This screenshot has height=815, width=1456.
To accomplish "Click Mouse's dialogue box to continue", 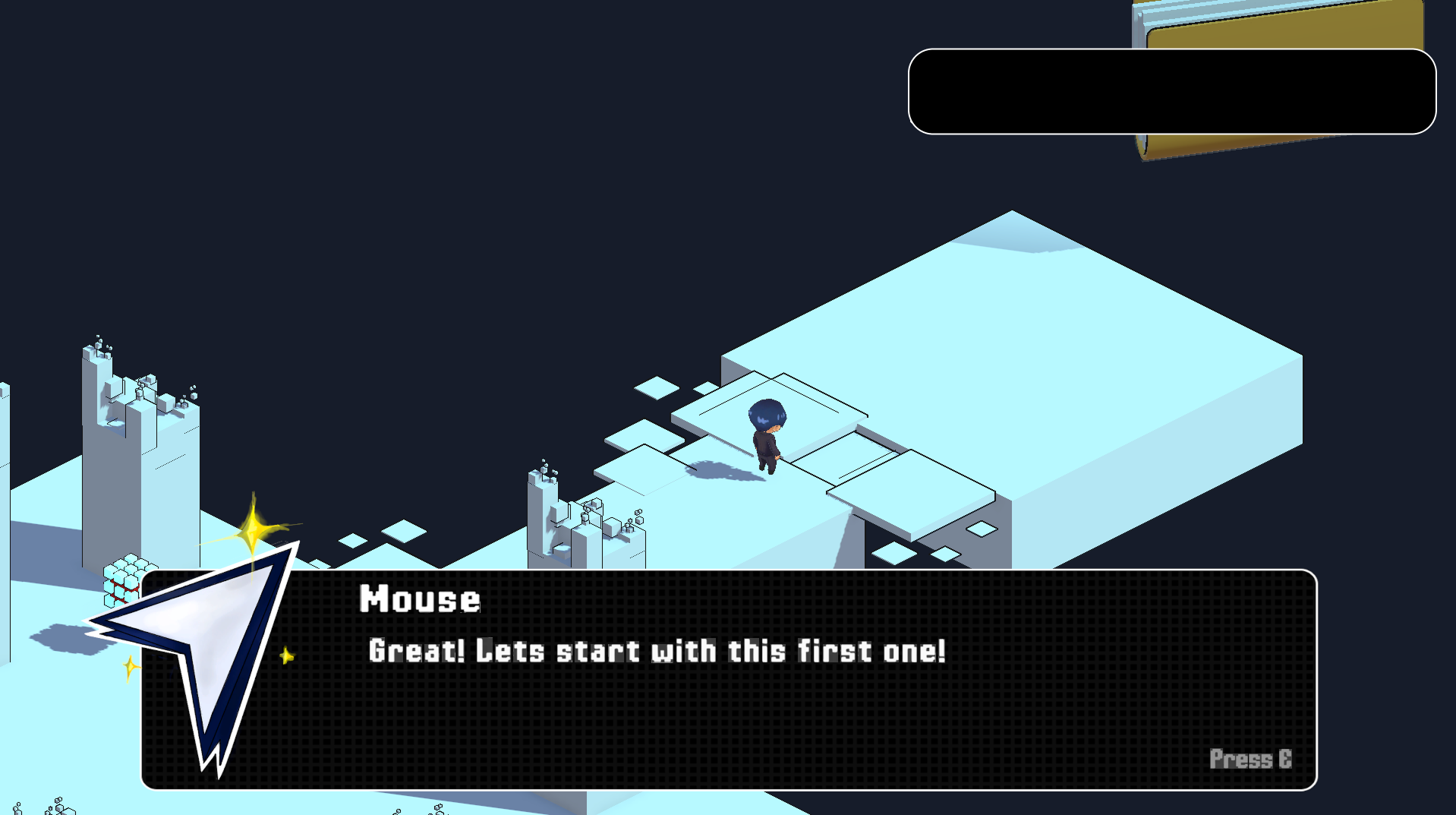I will 759,706.
